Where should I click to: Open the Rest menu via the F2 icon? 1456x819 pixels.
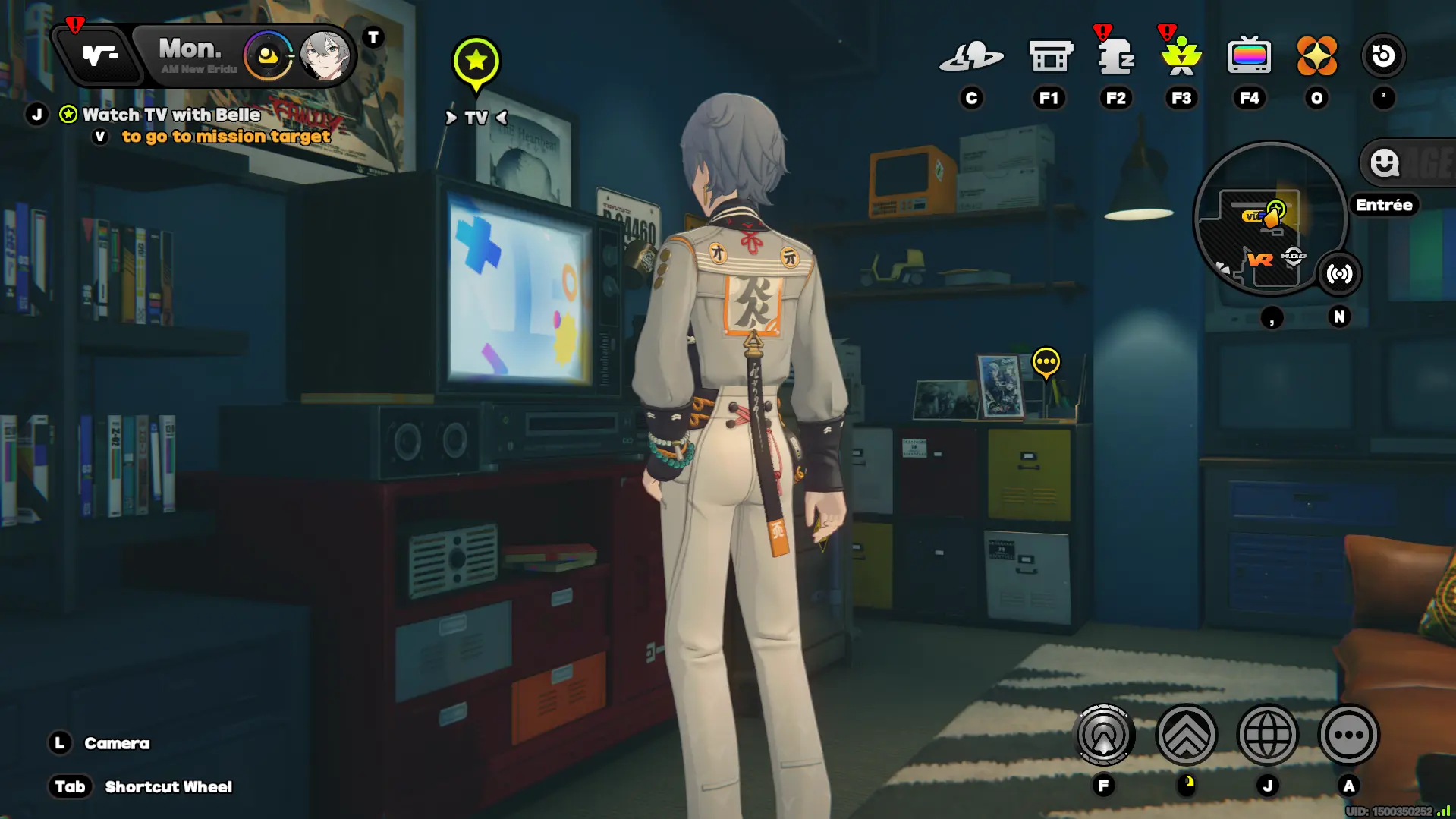[1115, 55]
